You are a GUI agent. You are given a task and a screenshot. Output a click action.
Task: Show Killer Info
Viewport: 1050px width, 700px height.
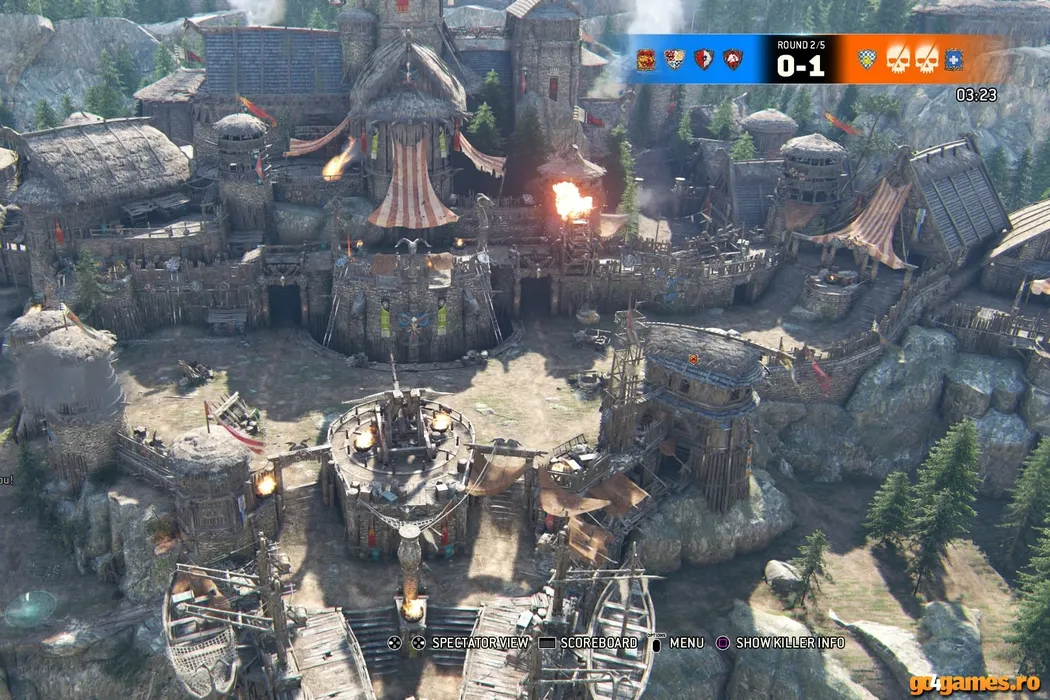780,643
